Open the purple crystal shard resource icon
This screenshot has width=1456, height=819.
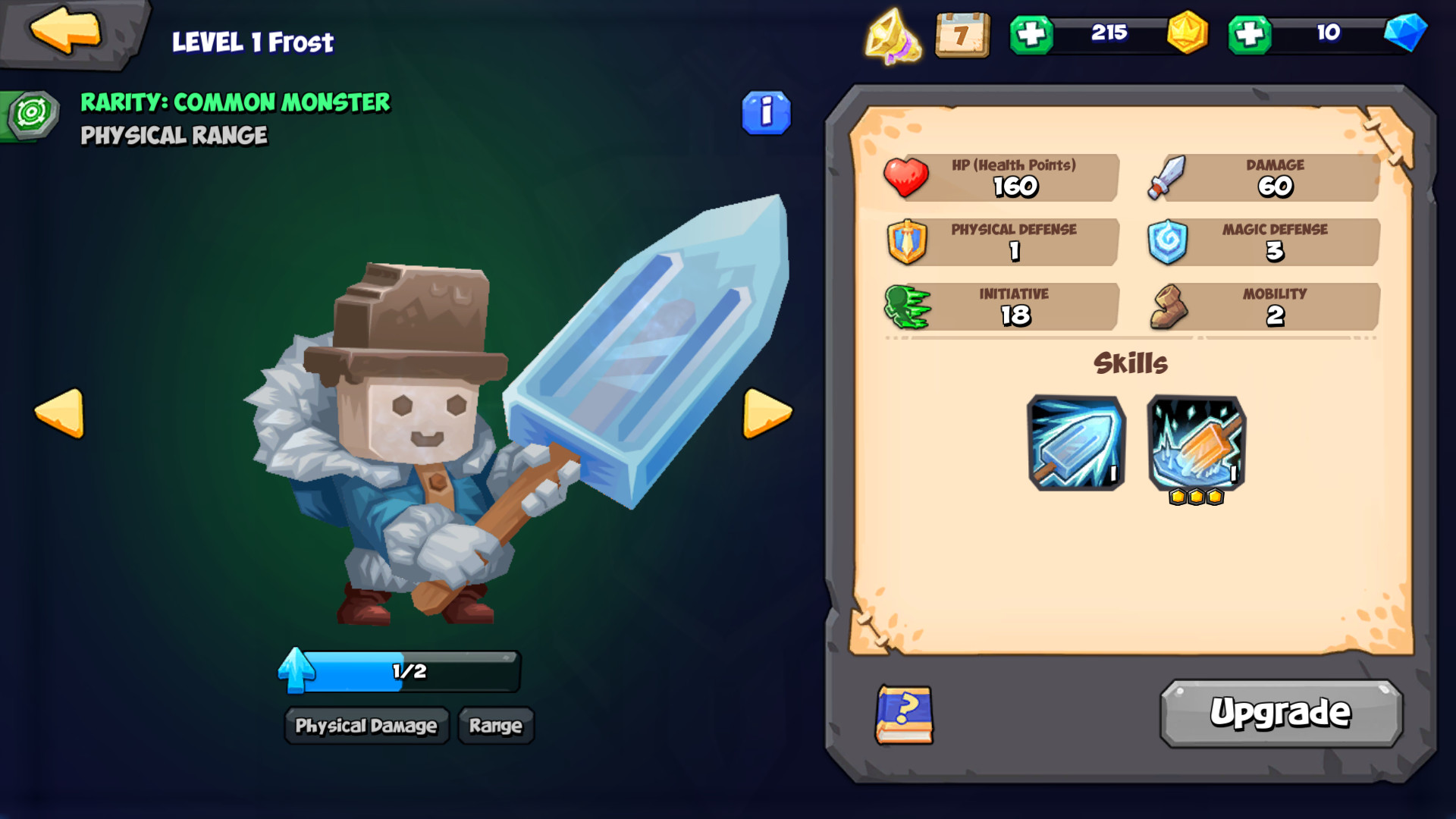point(893,36)
